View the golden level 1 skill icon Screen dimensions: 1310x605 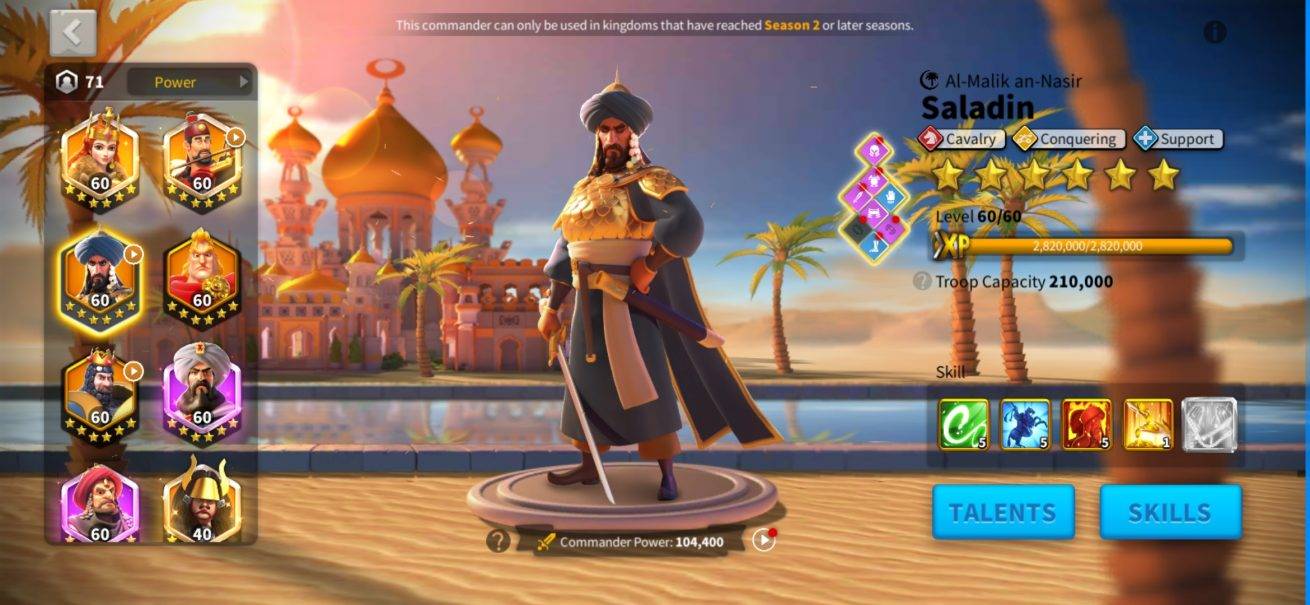(1148, 424)
